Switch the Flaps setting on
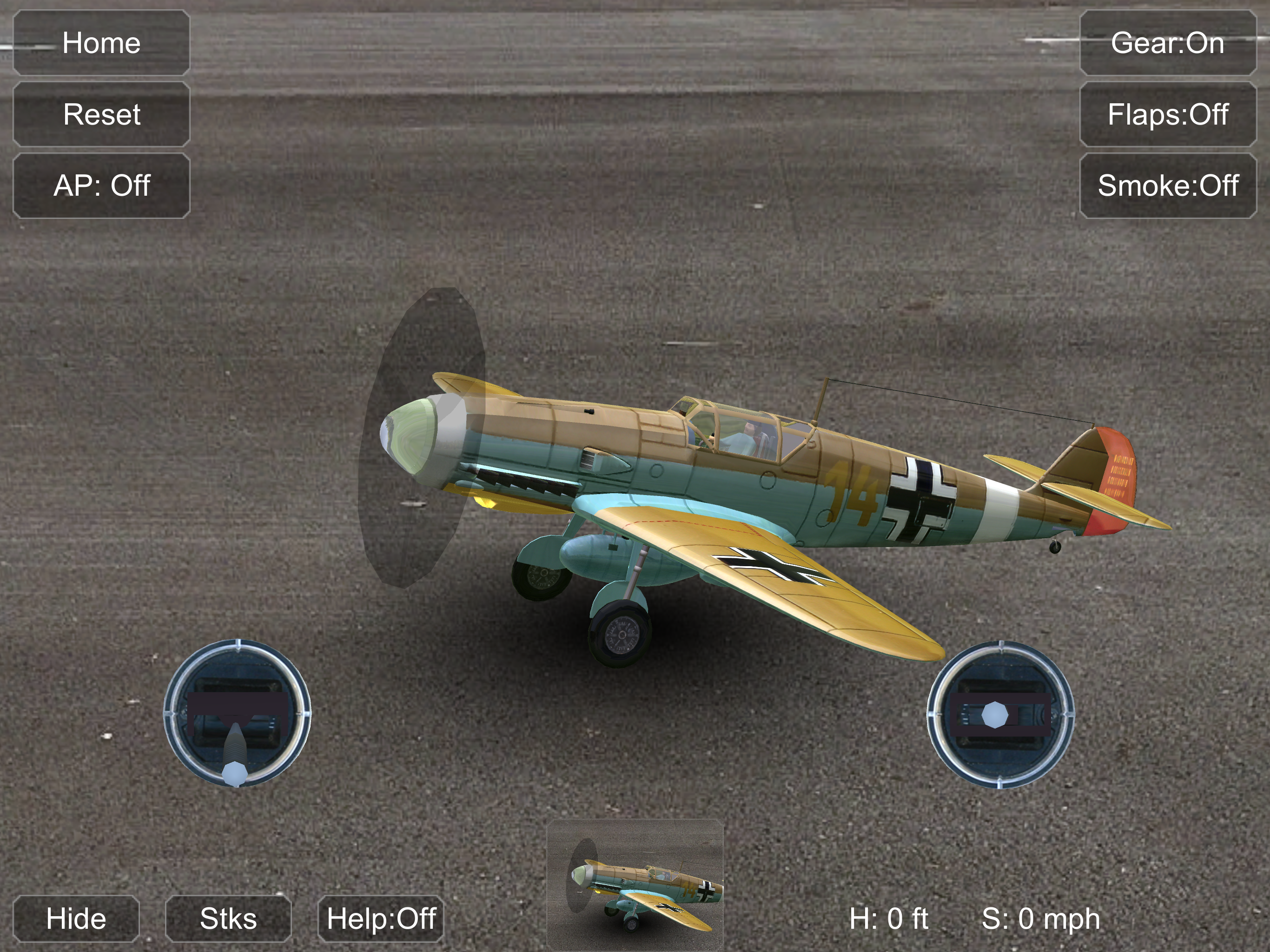 point(1167,114)
